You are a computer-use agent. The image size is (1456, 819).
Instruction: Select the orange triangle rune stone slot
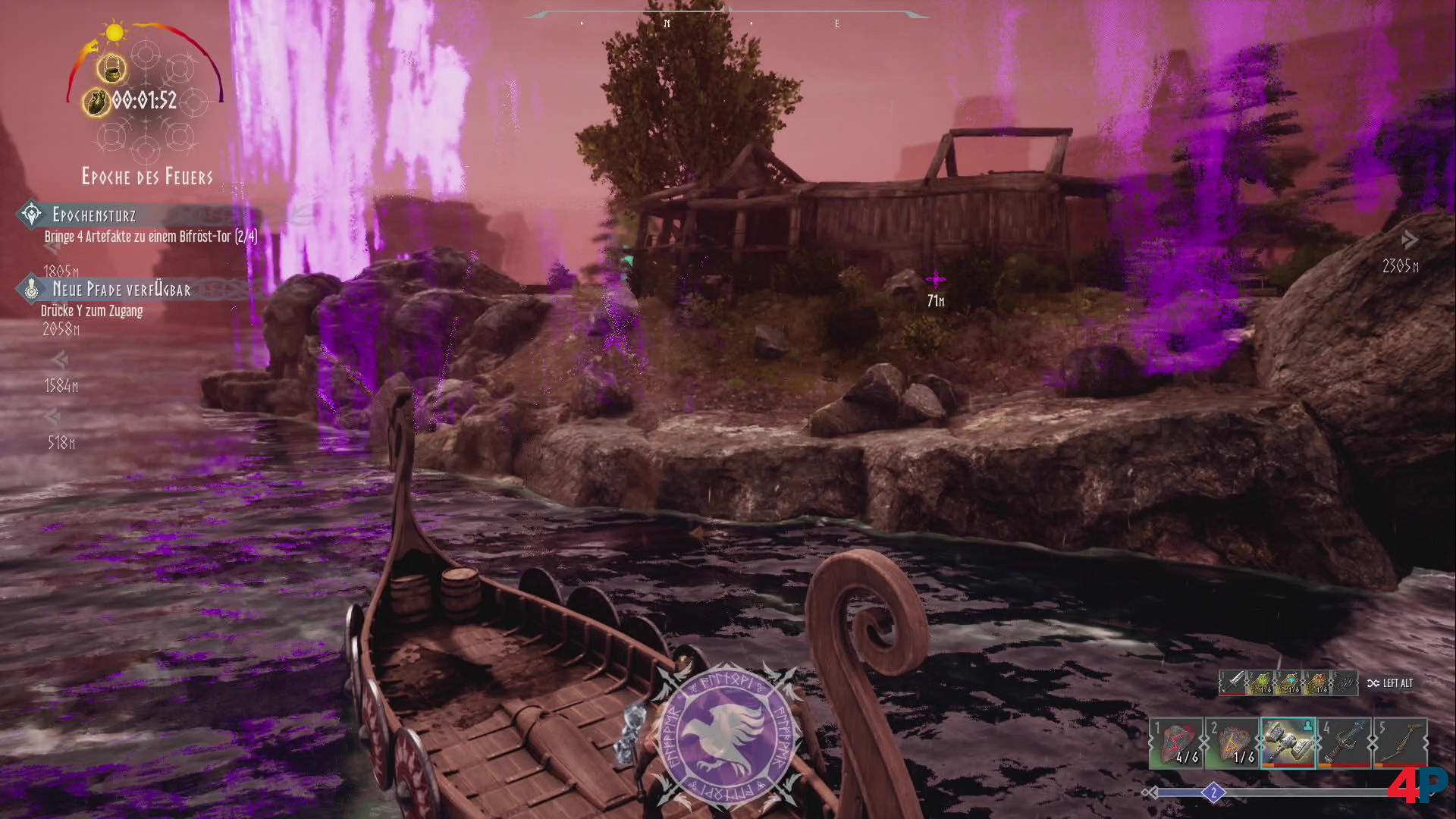[1232, 743]
